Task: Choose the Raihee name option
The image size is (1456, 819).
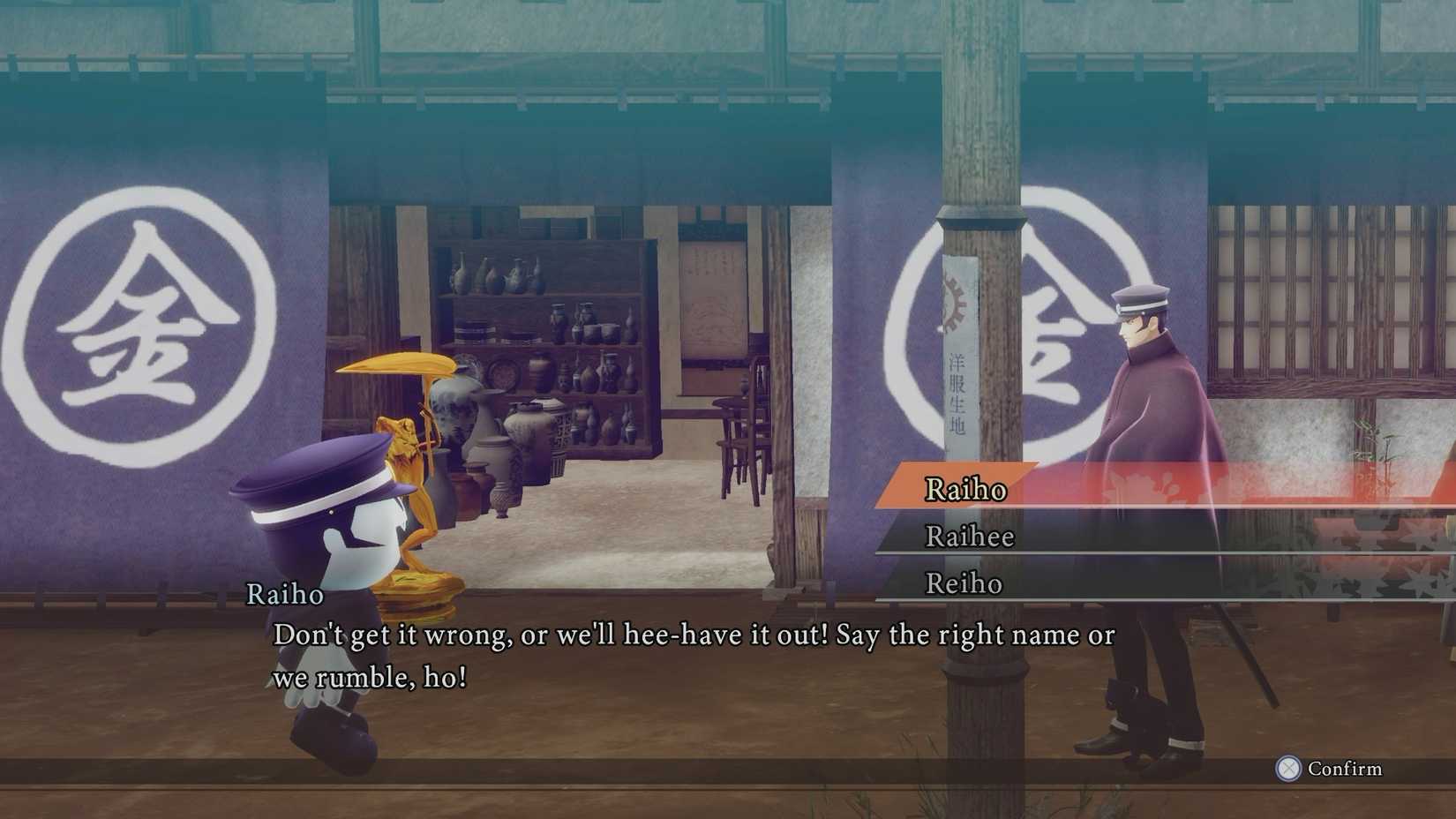Action: pyautogui.click(x=971, y=537)
